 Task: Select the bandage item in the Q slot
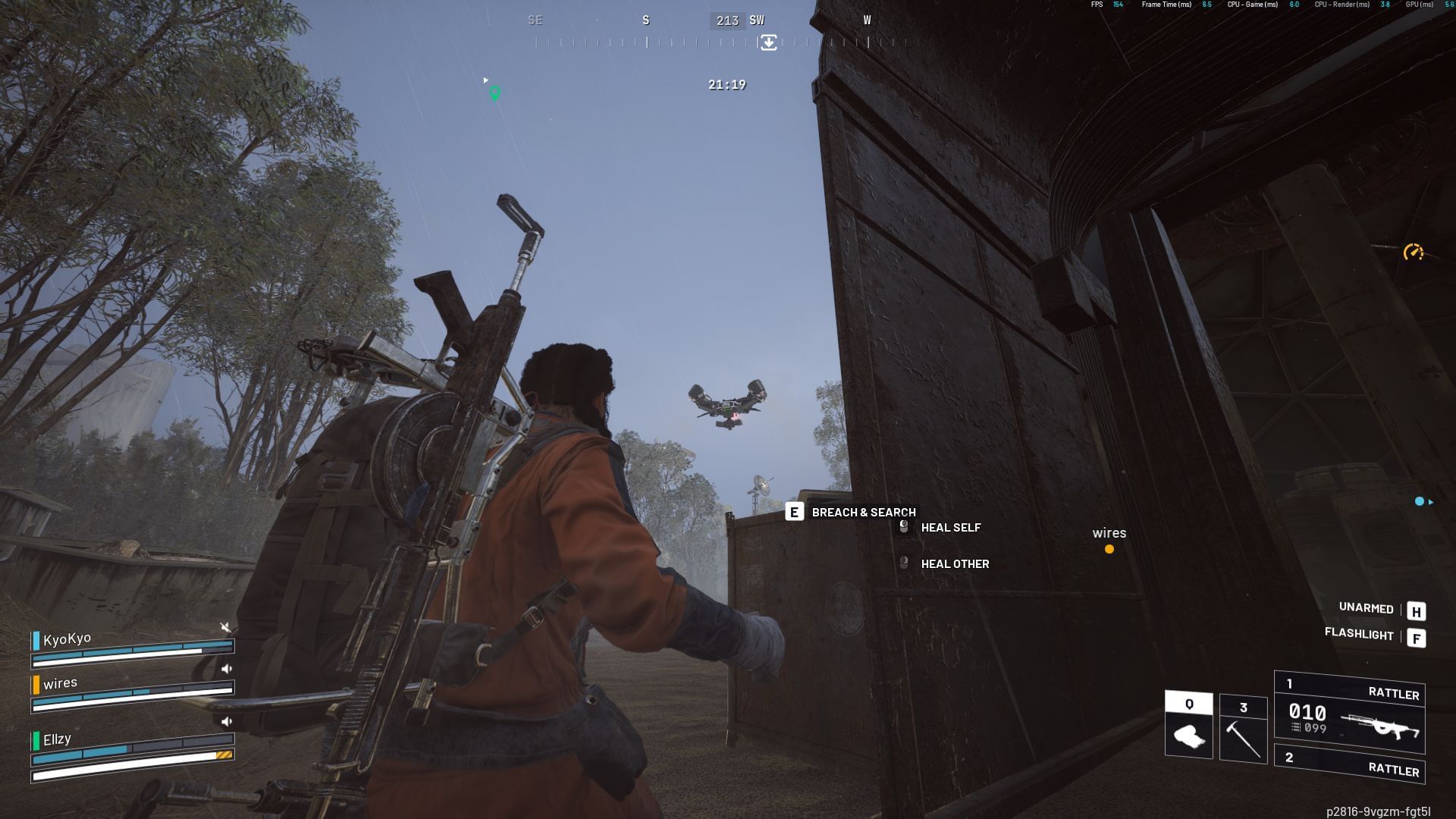pos(1188,724)
